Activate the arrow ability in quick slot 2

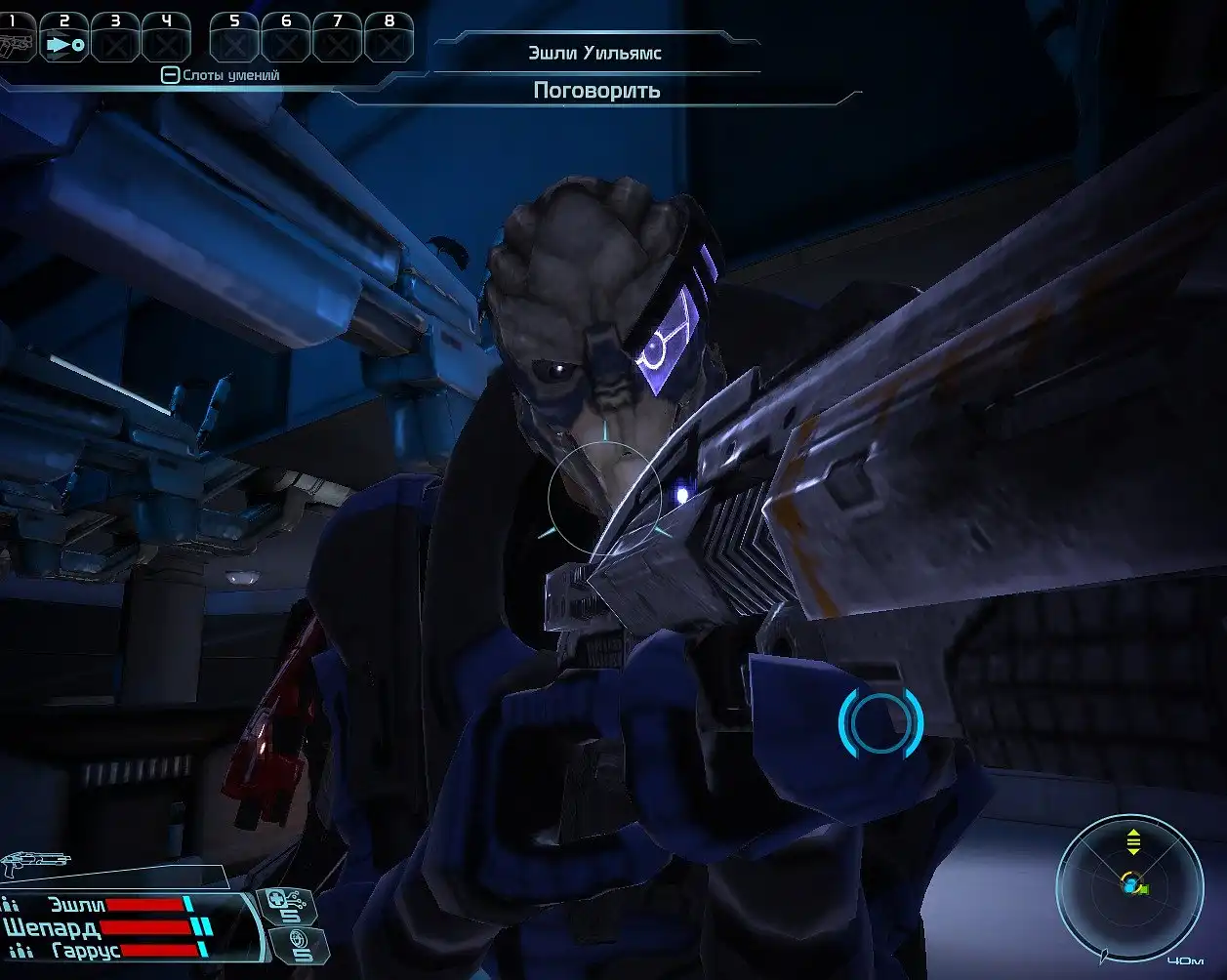(x=65, y=43)
